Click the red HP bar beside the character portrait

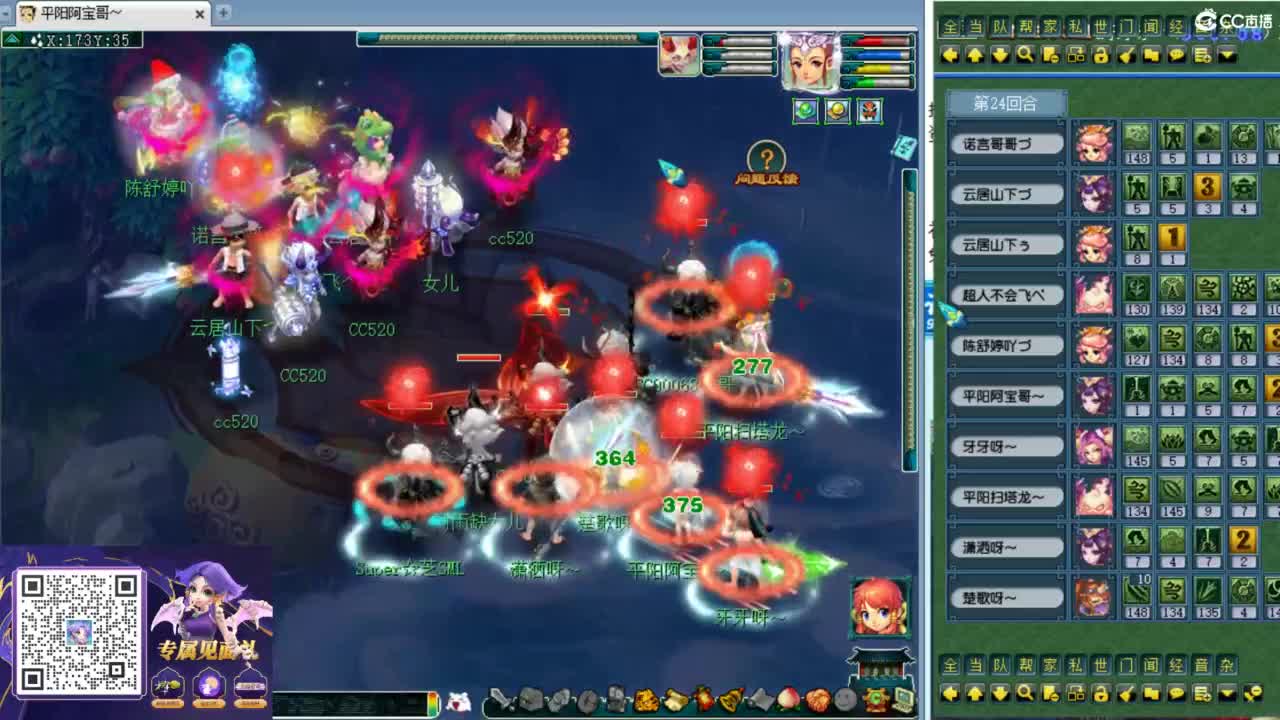[877, 42]
